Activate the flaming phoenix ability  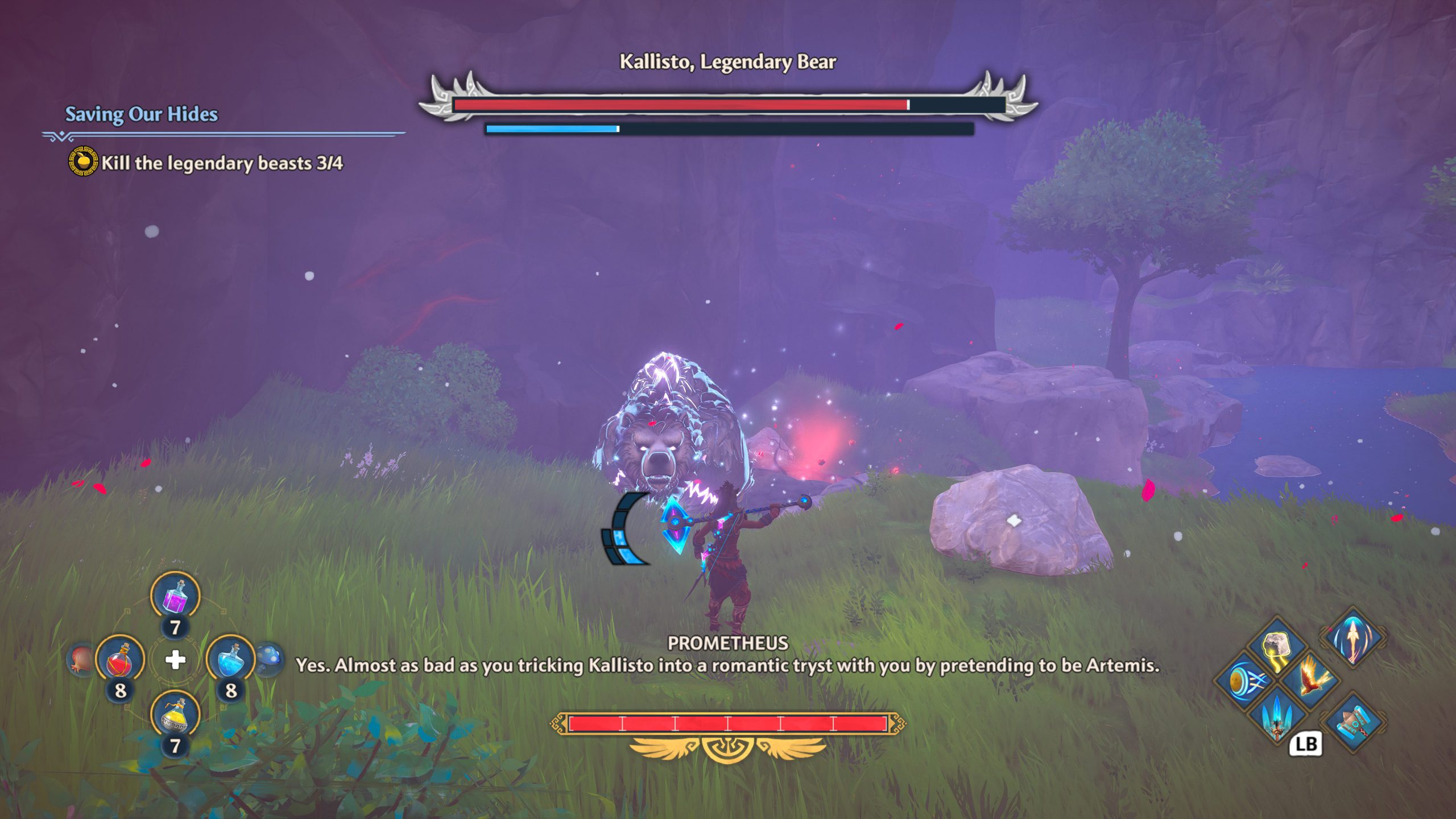(1312, 679)
